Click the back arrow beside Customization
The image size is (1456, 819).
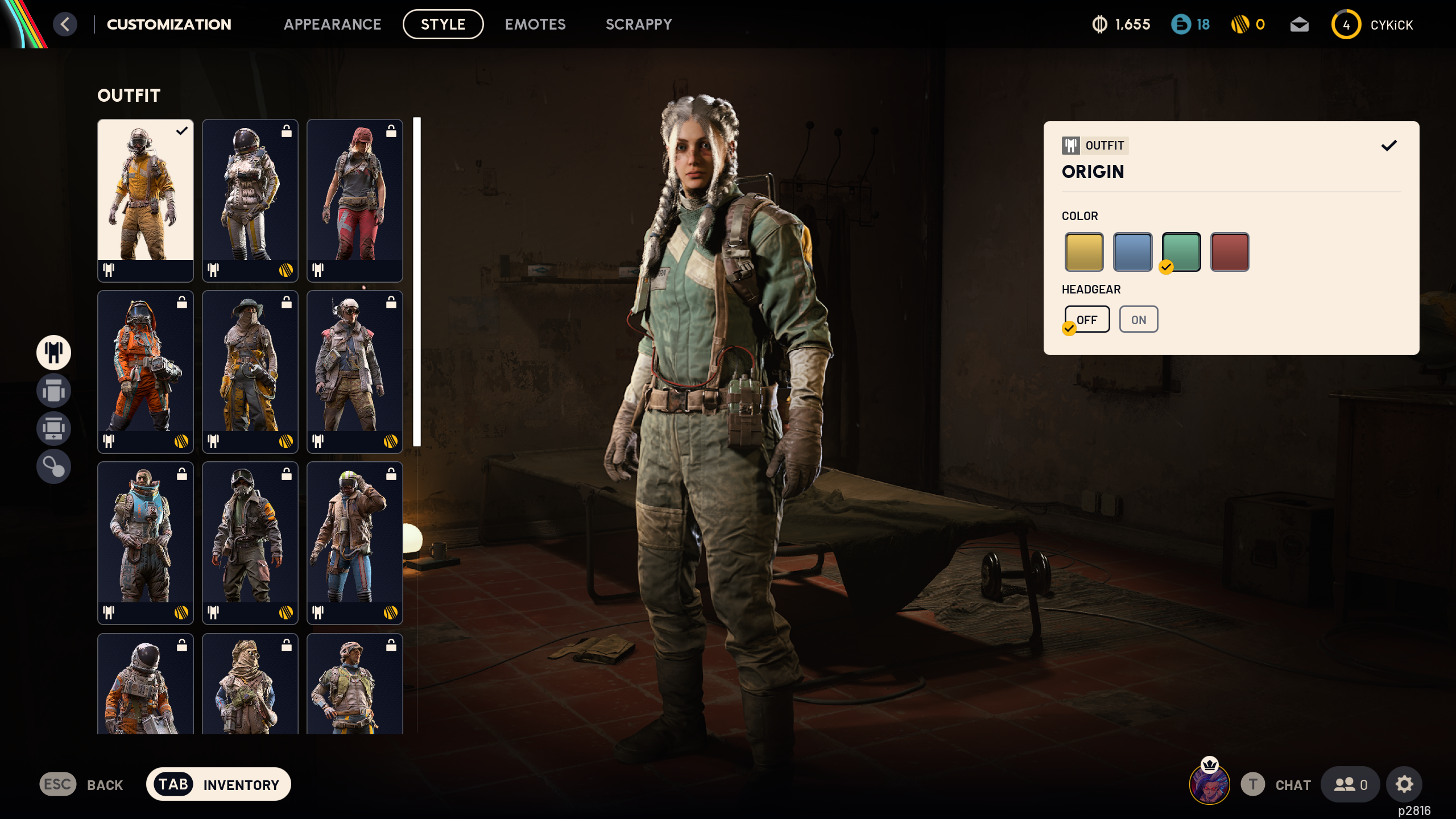pyautogui.click(x=65, y=24)
